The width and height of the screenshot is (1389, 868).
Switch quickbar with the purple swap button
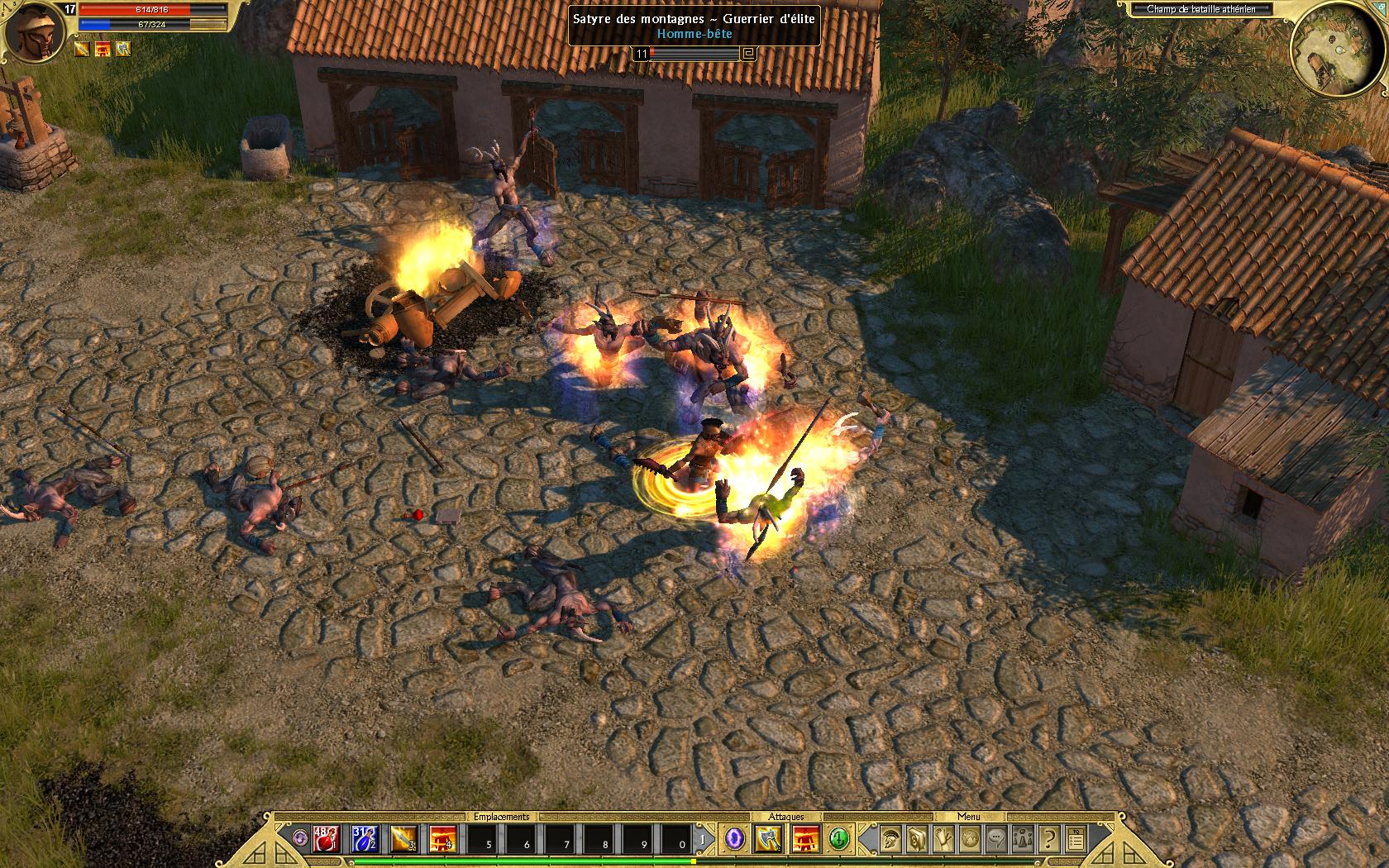click(x=302, y=840)
